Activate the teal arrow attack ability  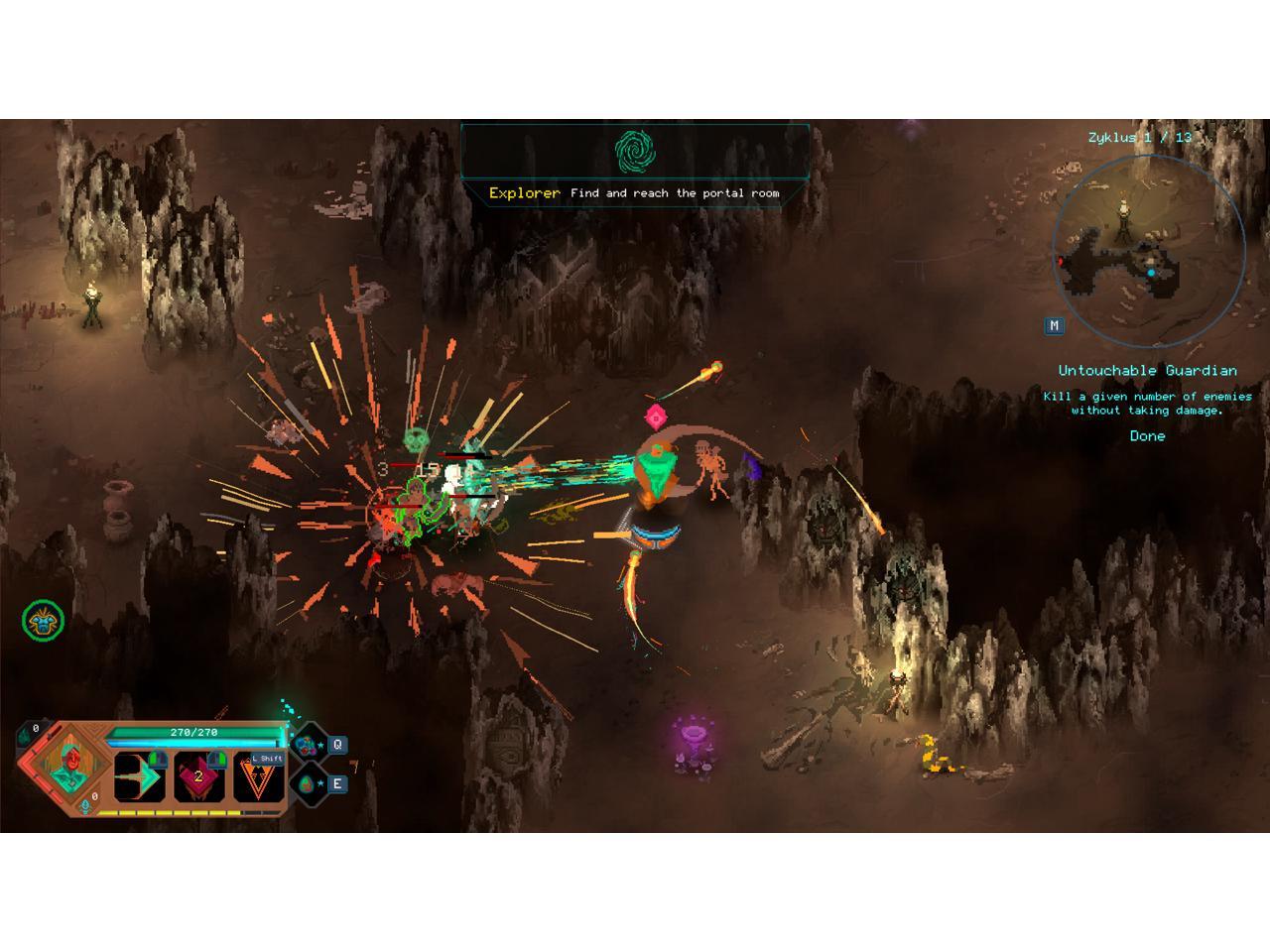pyautogui.click(x=139, y=776)
